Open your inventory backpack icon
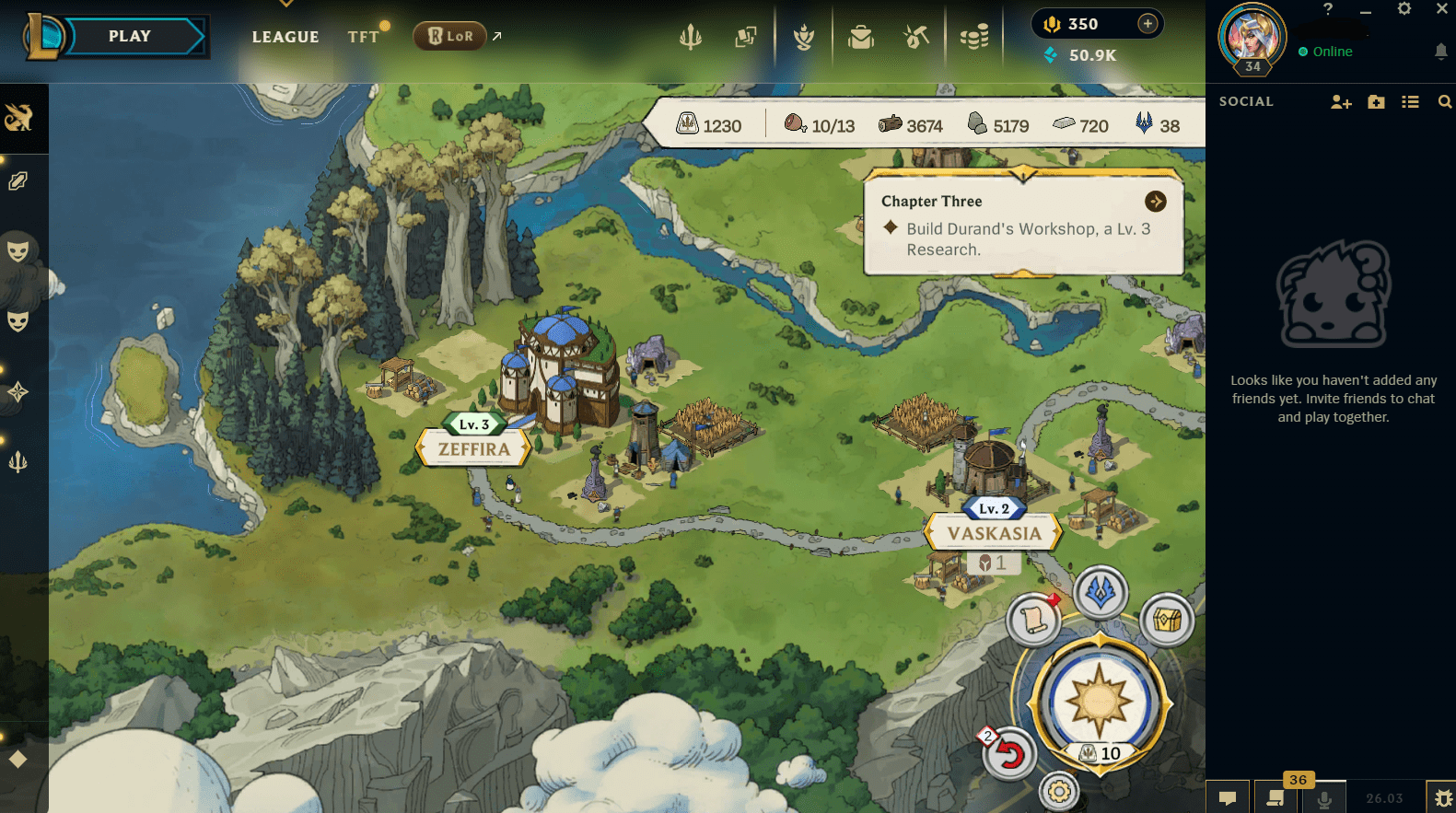 (x=861, y=37)
